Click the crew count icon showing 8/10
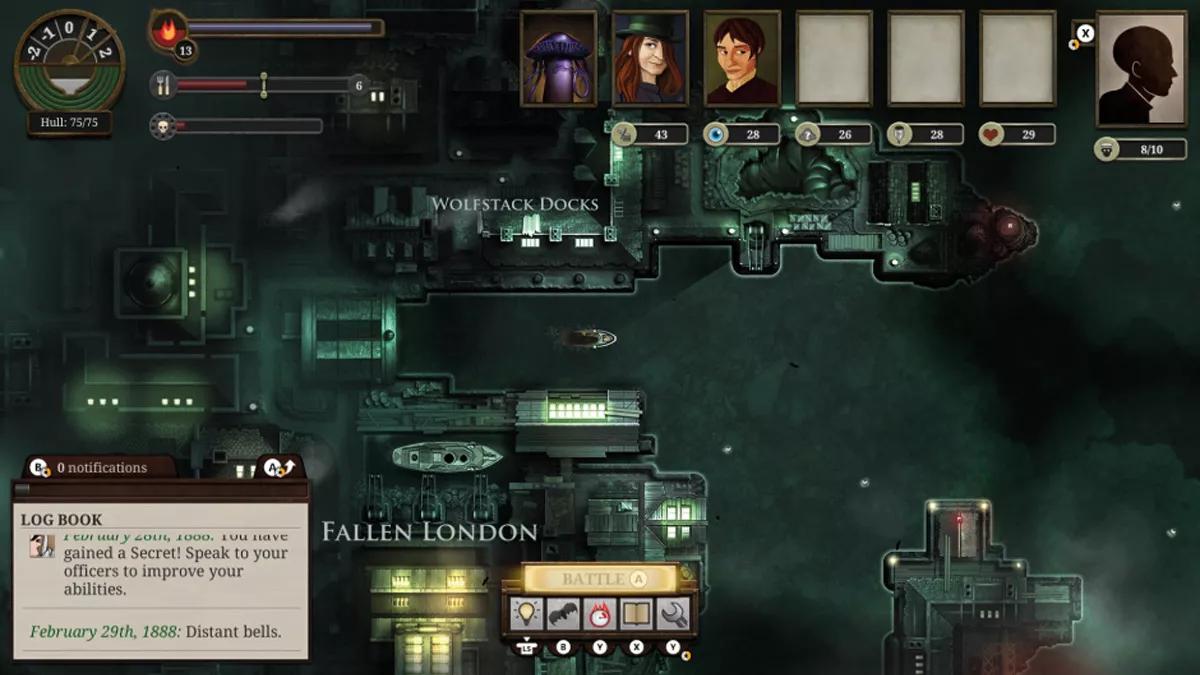 click(x=1107, y=149)
